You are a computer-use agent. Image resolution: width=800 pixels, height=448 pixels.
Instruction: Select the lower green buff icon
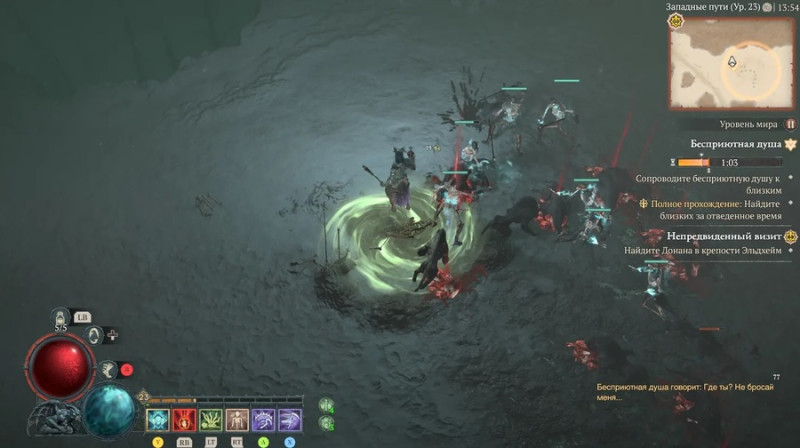tap(326, 425)
